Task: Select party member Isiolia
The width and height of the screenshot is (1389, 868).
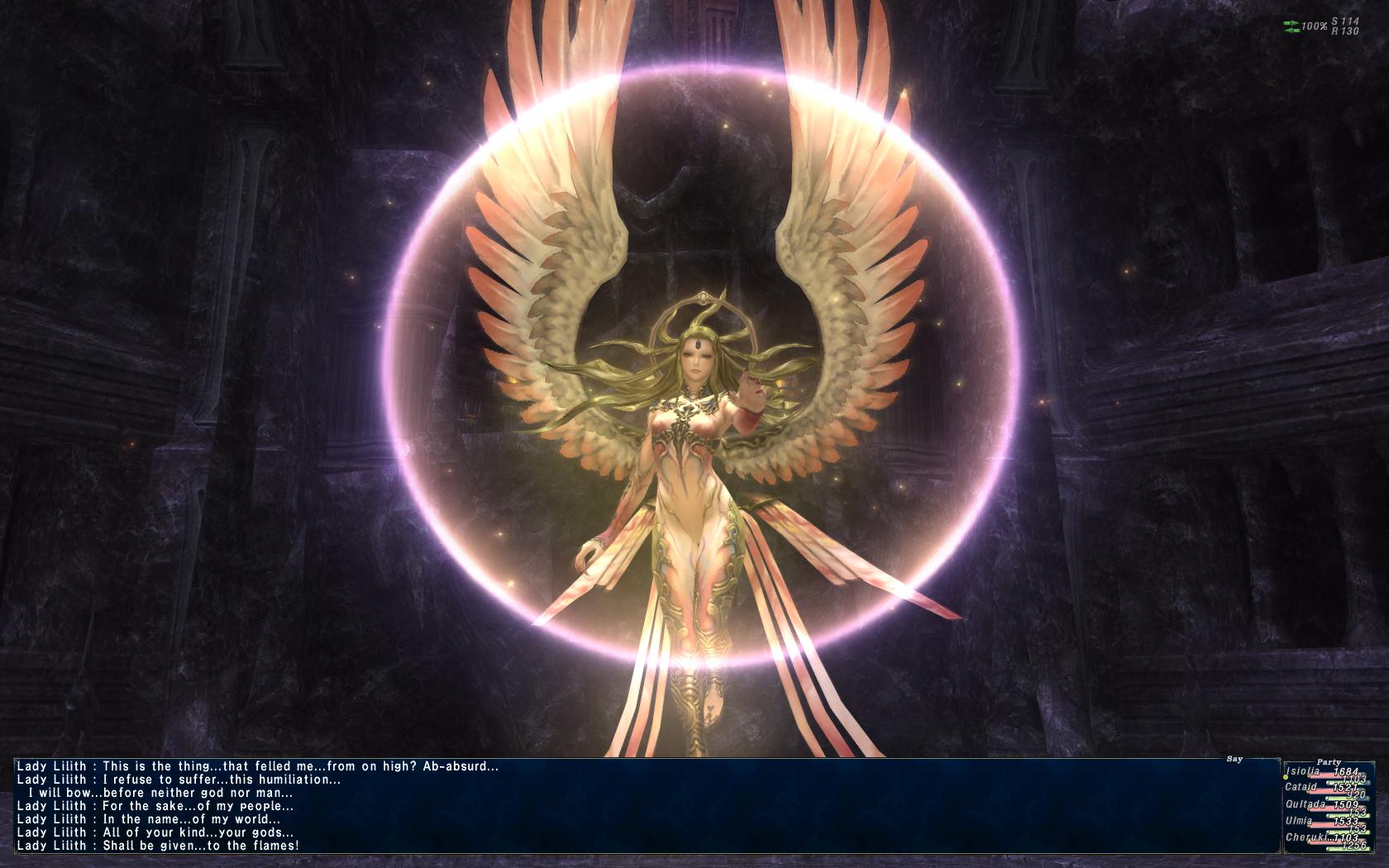Action: coord(1303,771)
